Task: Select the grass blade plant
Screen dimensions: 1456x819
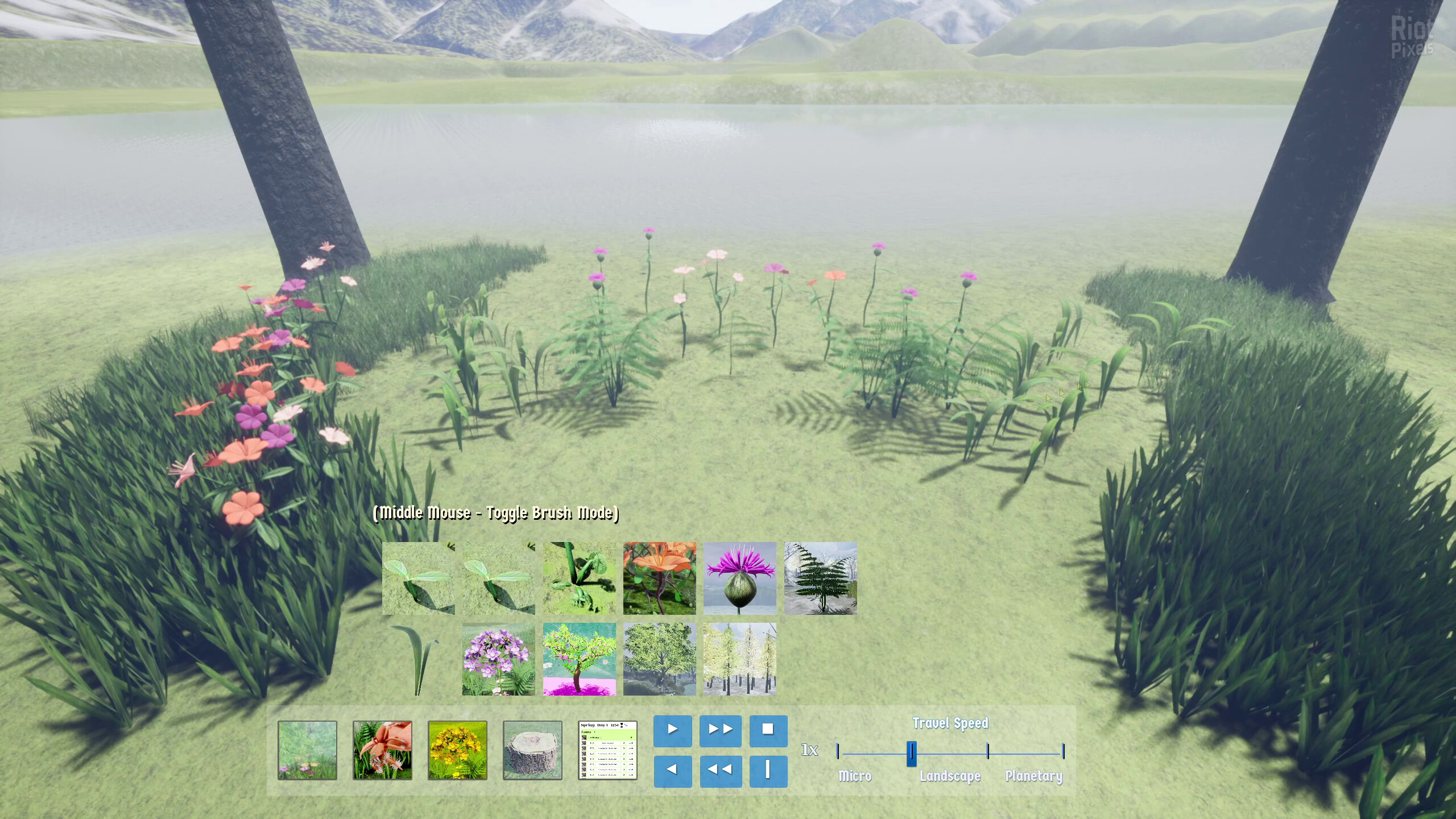Action: (x=418, y=659)
